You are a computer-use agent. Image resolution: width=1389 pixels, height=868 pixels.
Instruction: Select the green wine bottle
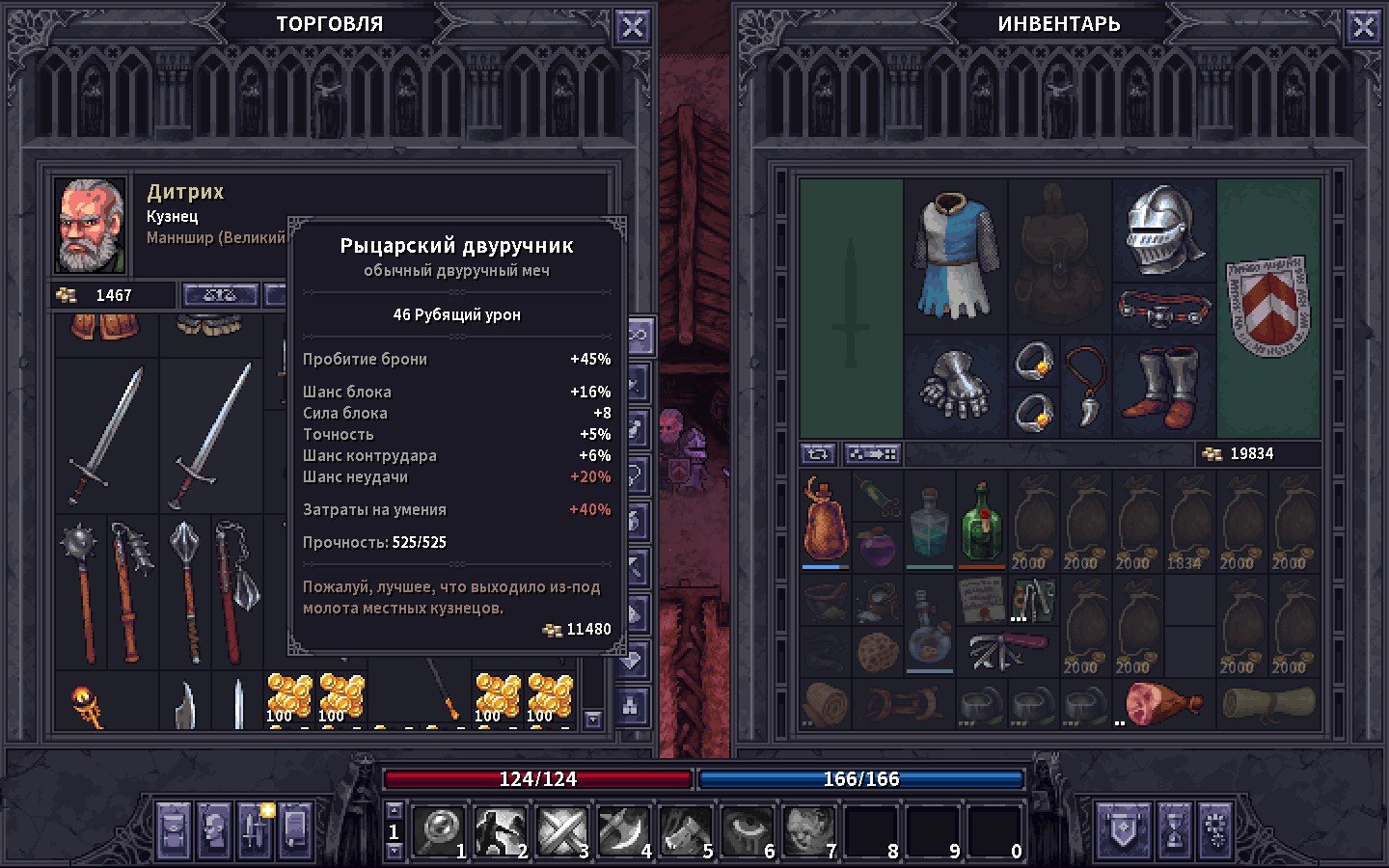click(981, 522)
